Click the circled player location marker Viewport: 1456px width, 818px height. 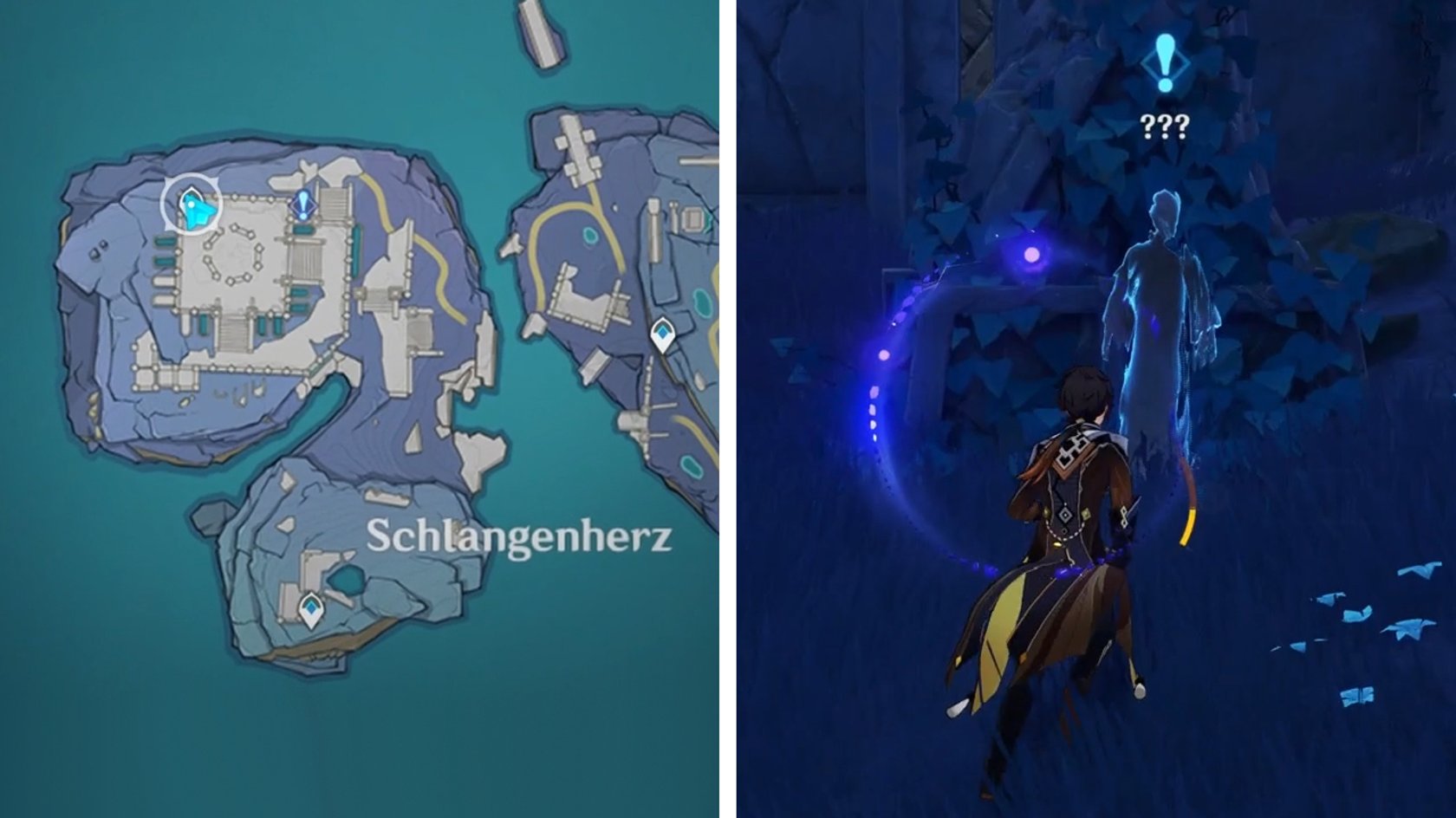(x=192, y=205)
